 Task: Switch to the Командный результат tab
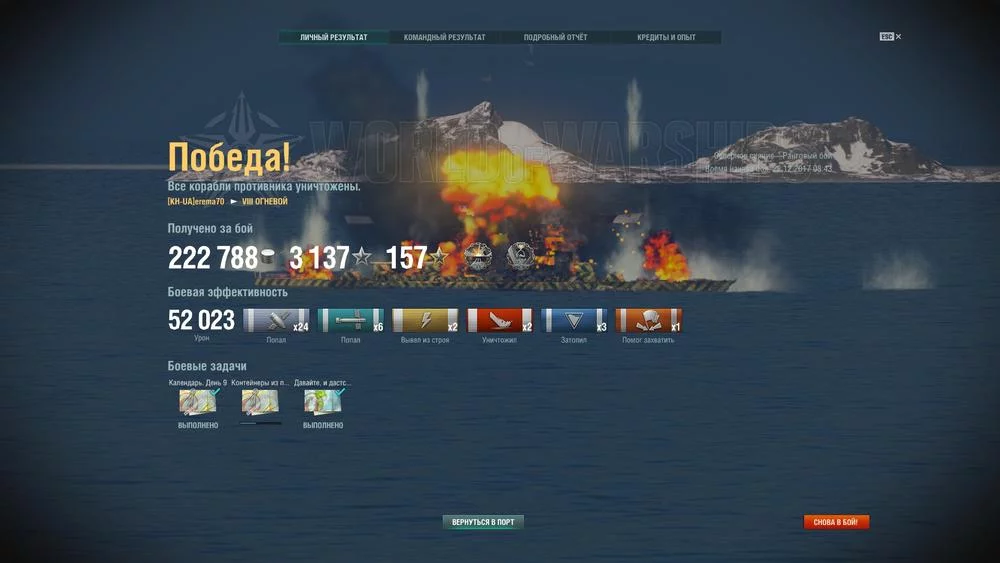[x=444, y=38]
